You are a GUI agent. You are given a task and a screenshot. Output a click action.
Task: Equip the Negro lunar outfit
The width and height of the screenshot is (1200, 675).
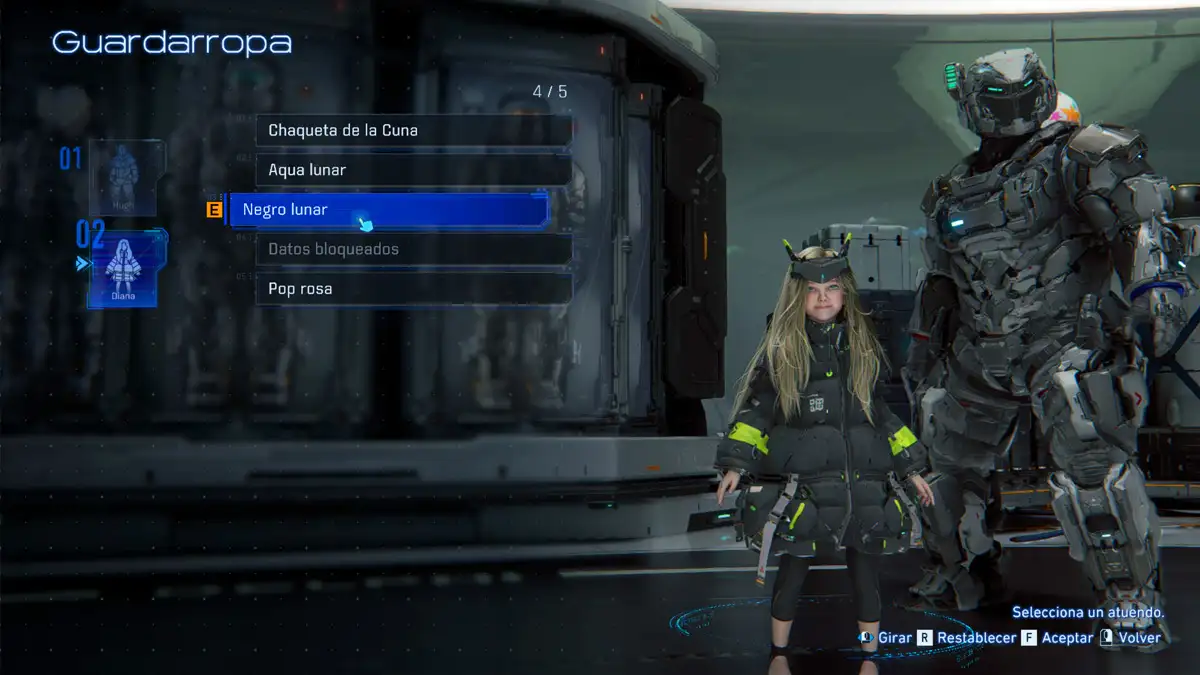(x=390, y=210)
